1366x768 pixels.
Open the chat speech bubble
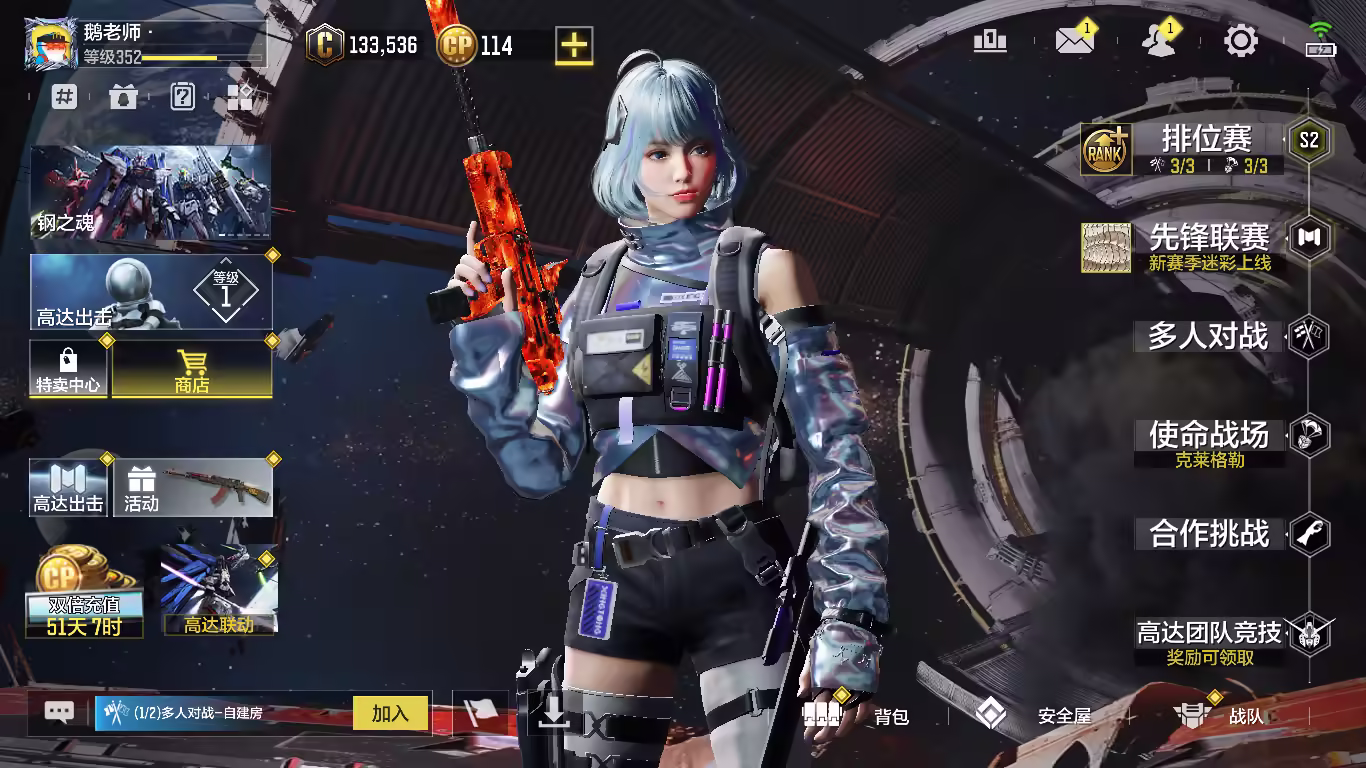(59, 712)
